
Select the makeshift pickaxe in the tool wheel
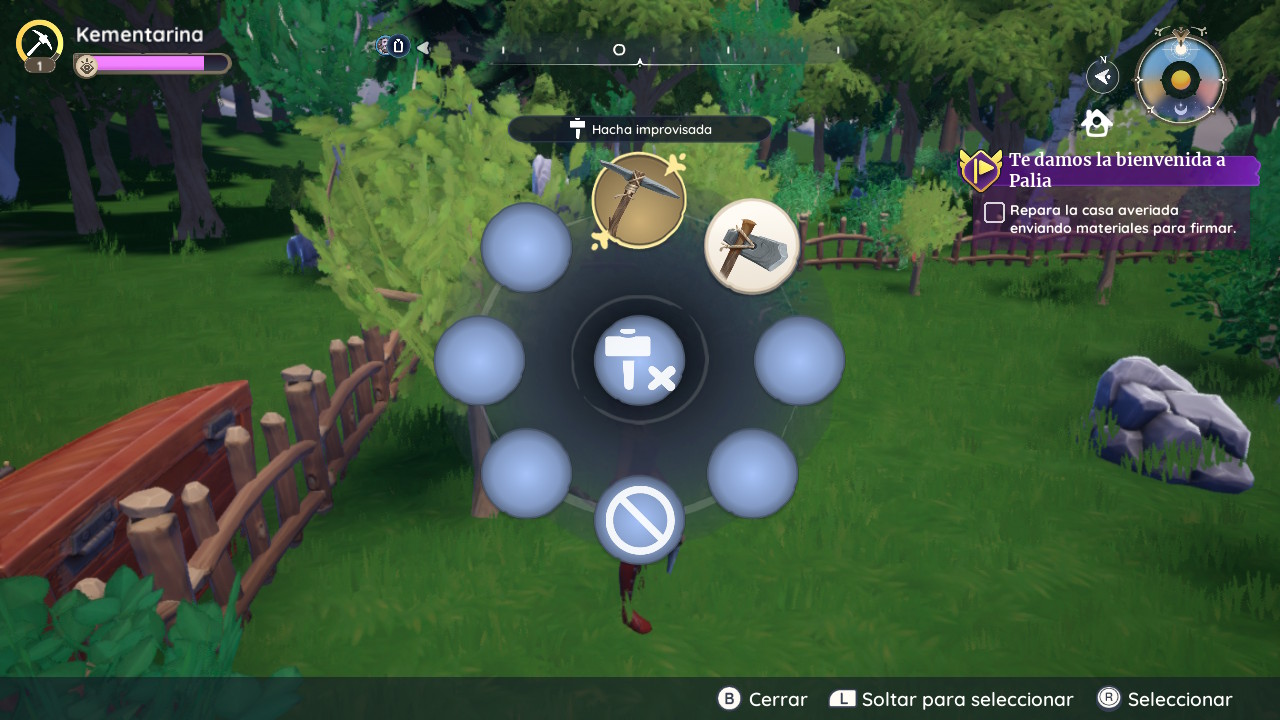pos(638,200)
